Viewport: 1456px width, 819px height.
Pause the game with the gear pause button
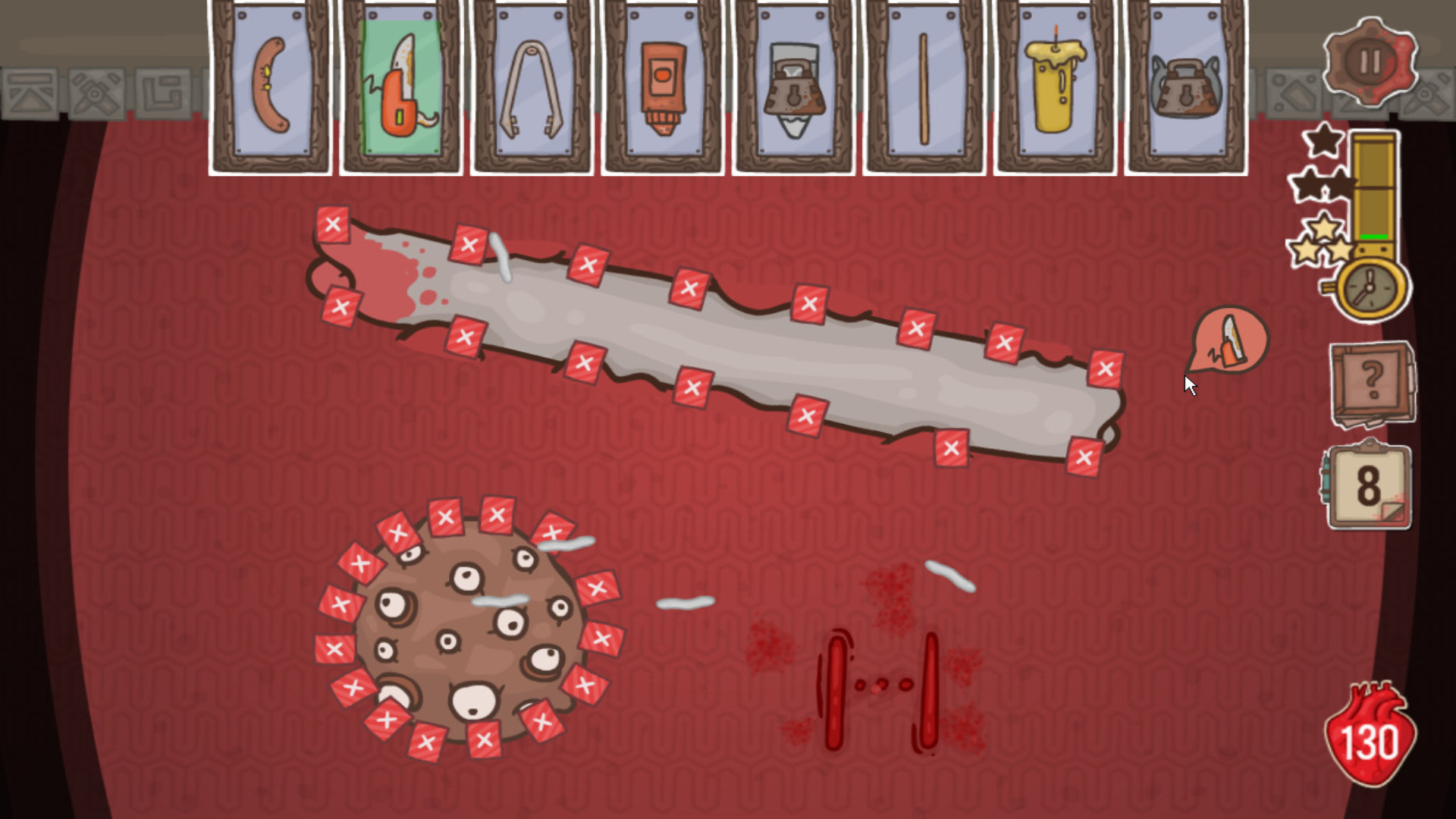point(1370,62)
